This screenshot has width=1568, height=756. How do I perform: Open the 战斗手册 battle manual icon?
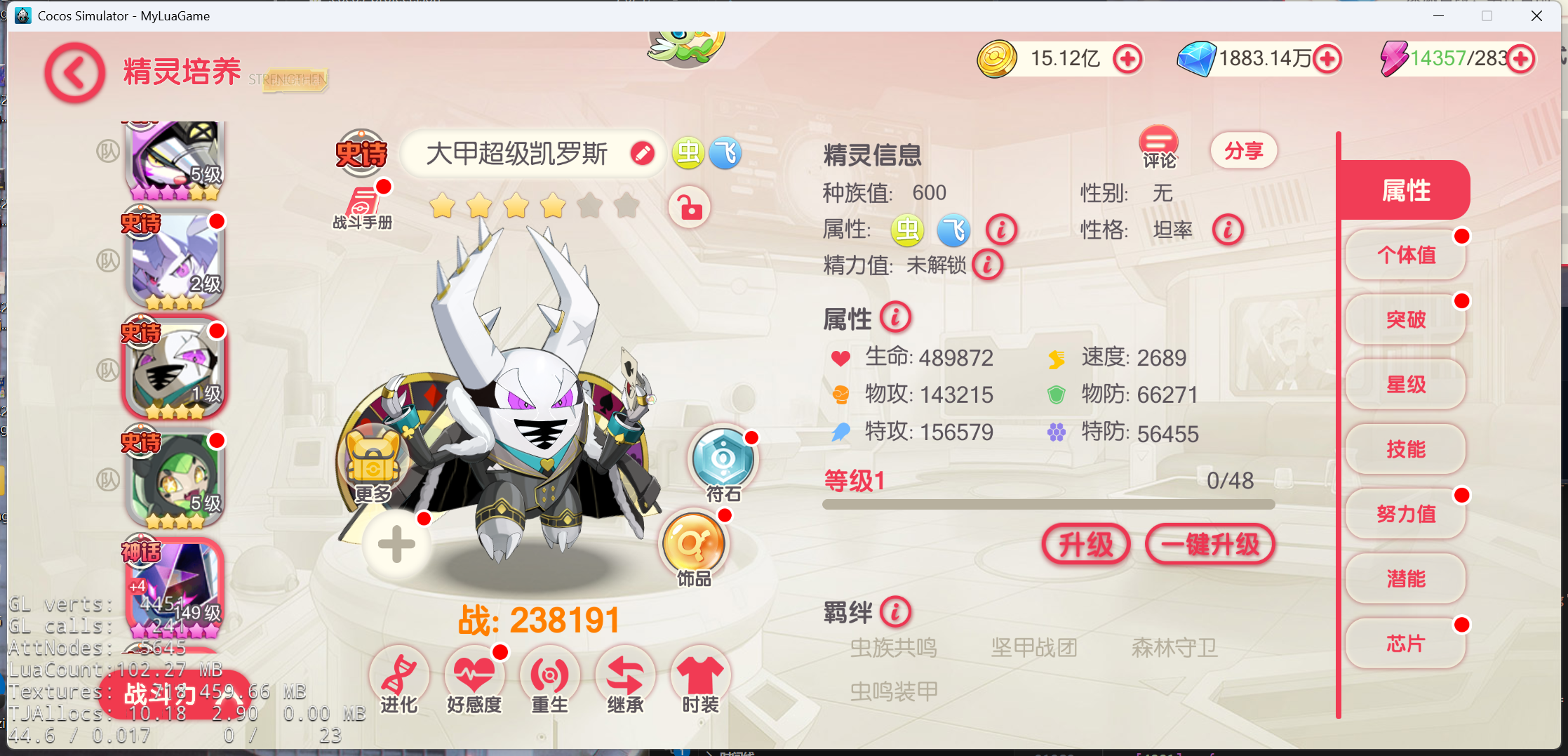coord(362,202)
